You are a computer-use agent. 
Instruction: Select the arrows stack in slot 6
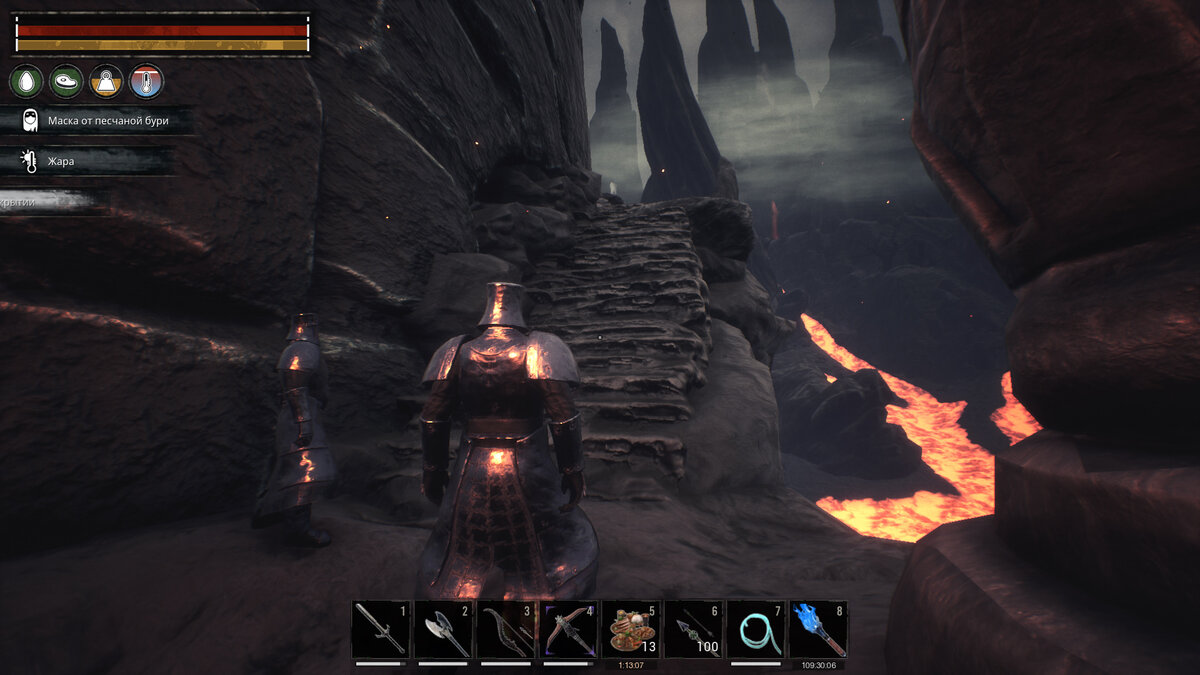click(693, 629)
